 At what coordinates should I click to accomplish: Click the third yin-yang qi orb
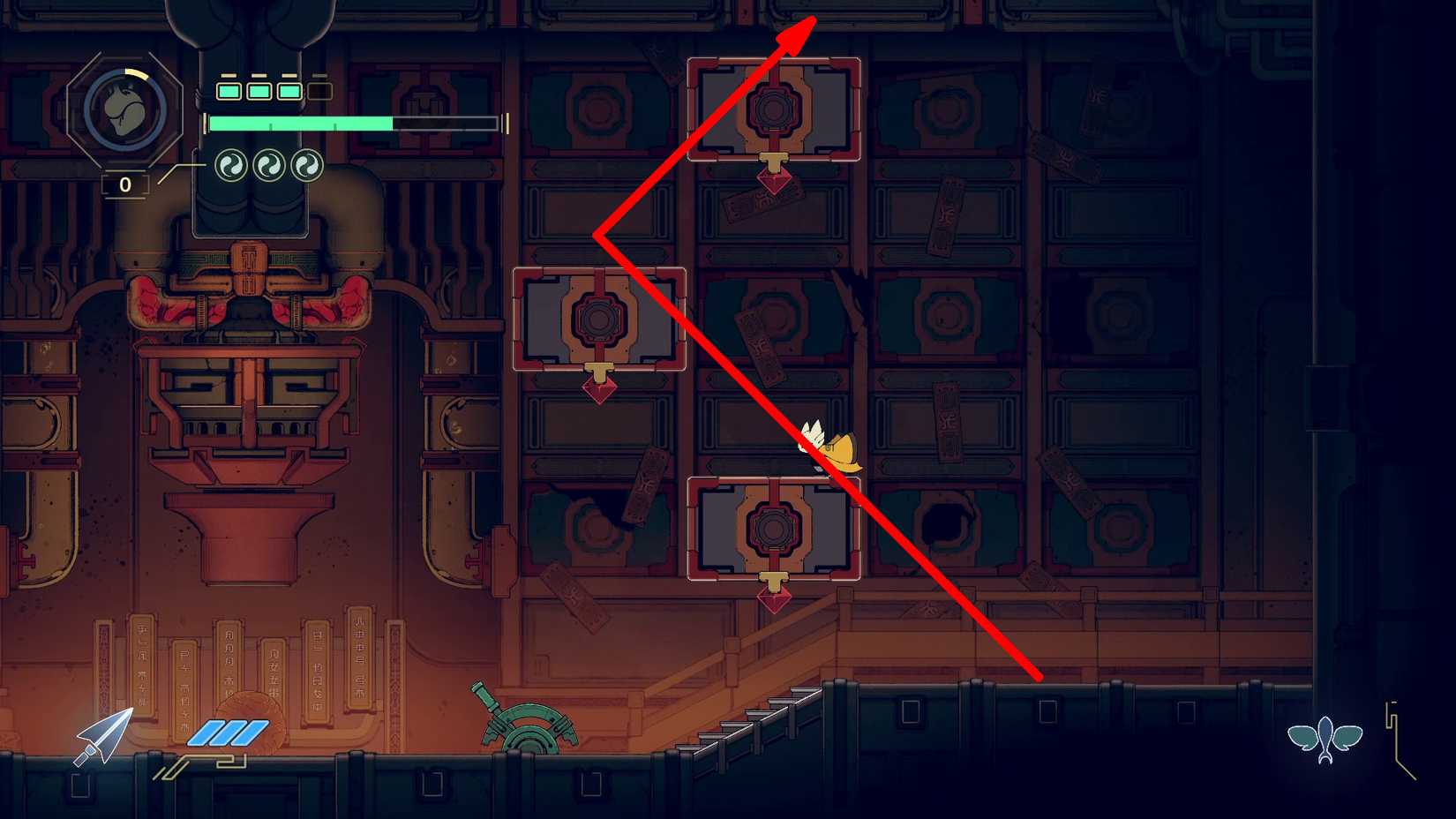tap(307, 166)
